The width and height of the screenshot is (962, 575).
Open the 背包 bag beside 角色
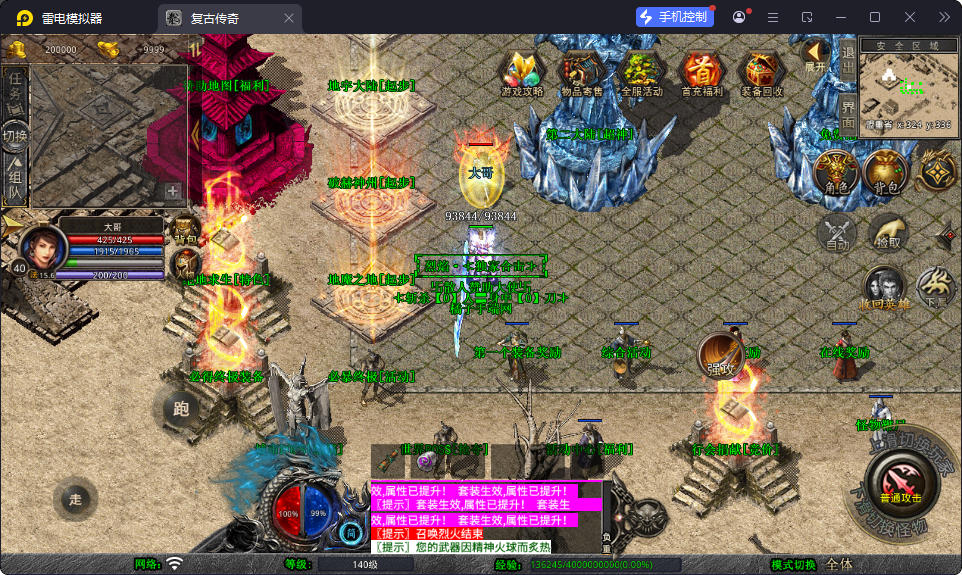click(x=884, y=173)
